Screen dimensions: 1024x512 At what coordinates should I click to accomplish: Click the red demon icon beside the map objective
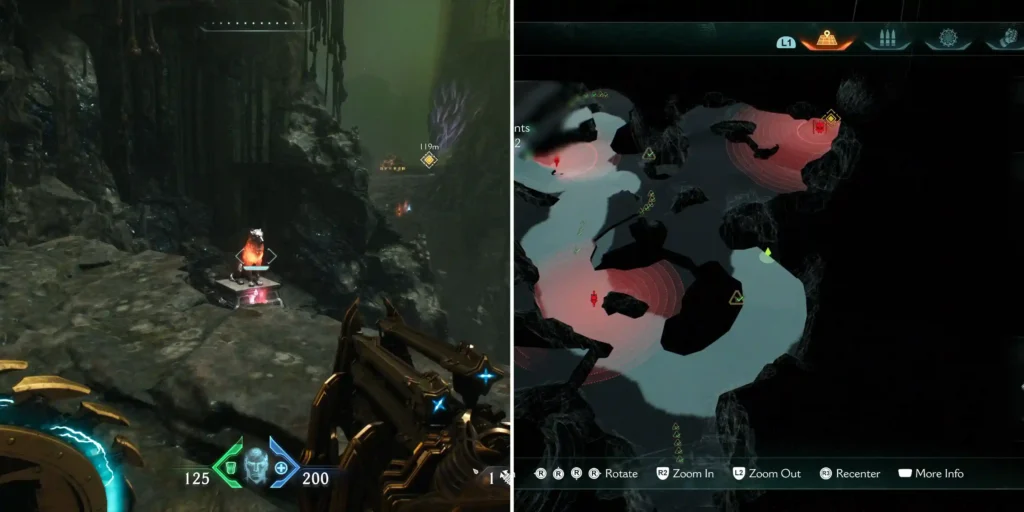tap(819, 127)
